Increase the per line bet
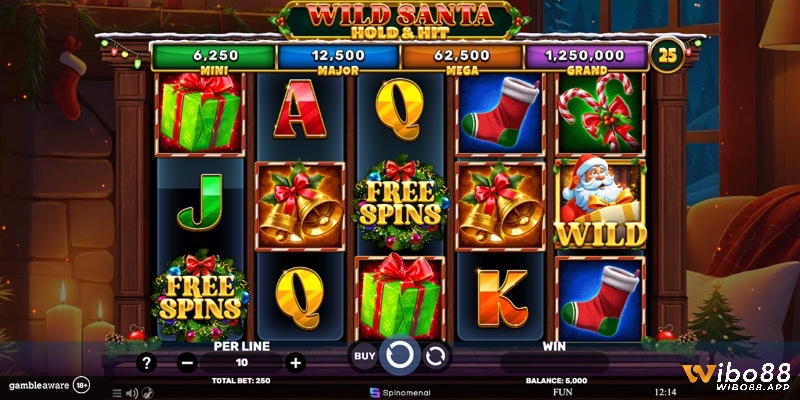 294,363
